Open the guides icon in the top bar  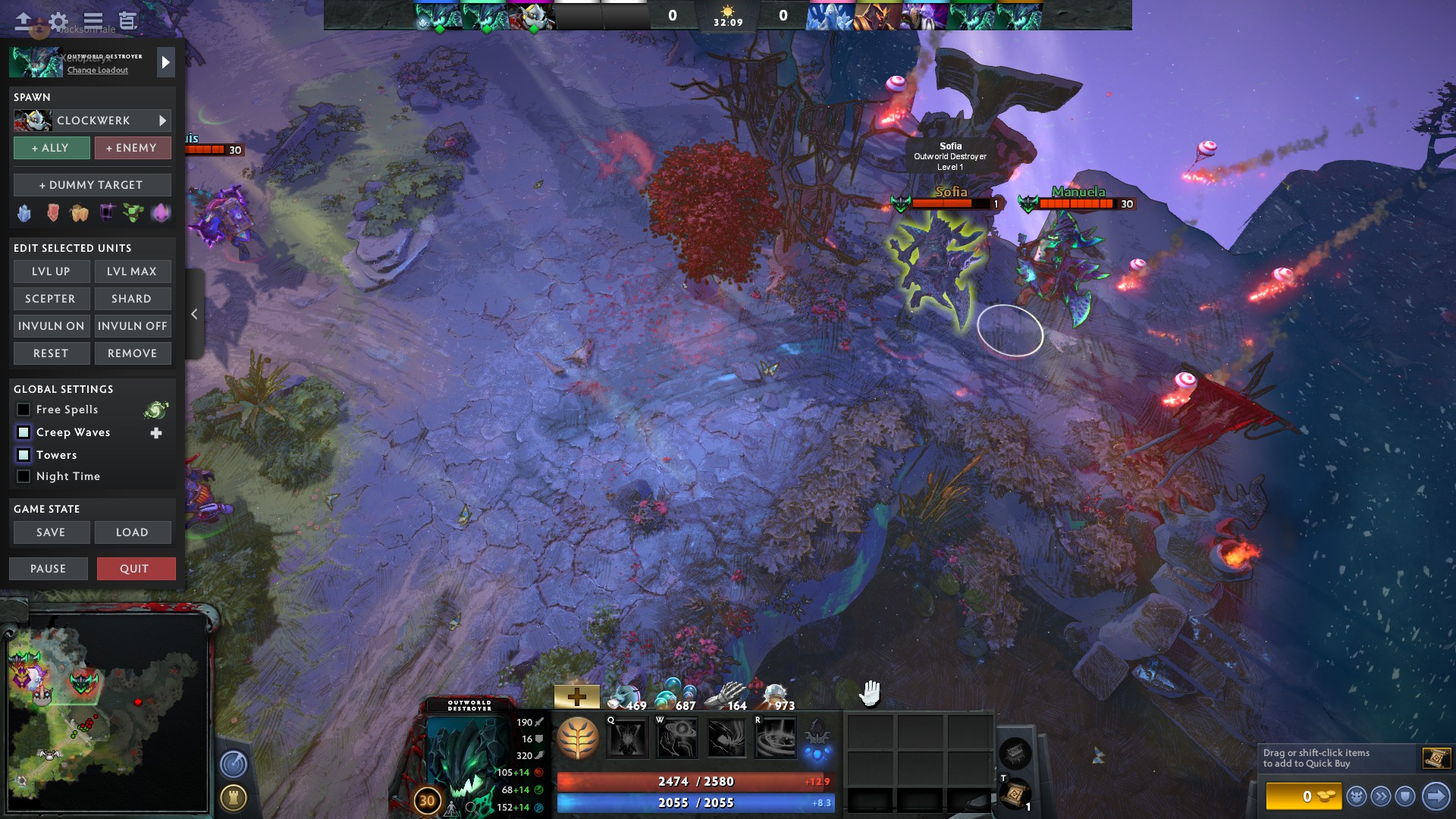[x=126, y=22]
